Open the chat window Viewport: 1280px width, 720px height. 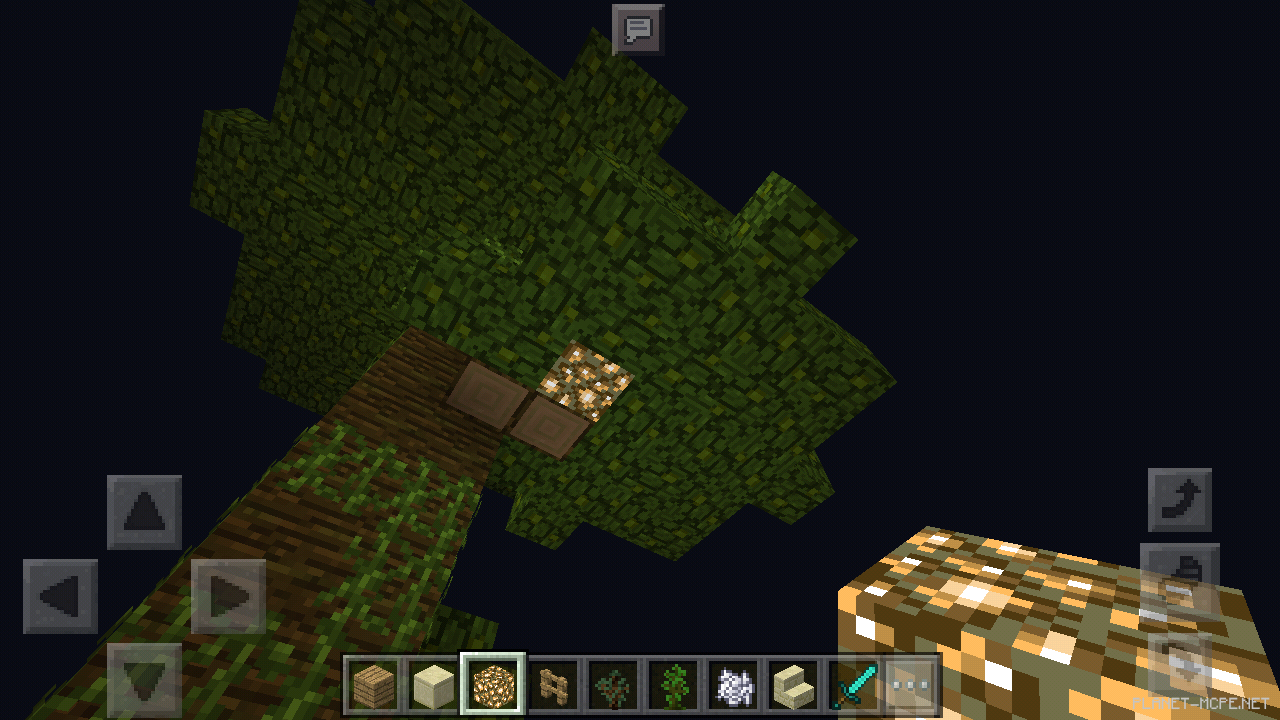(x=637, y=27)
